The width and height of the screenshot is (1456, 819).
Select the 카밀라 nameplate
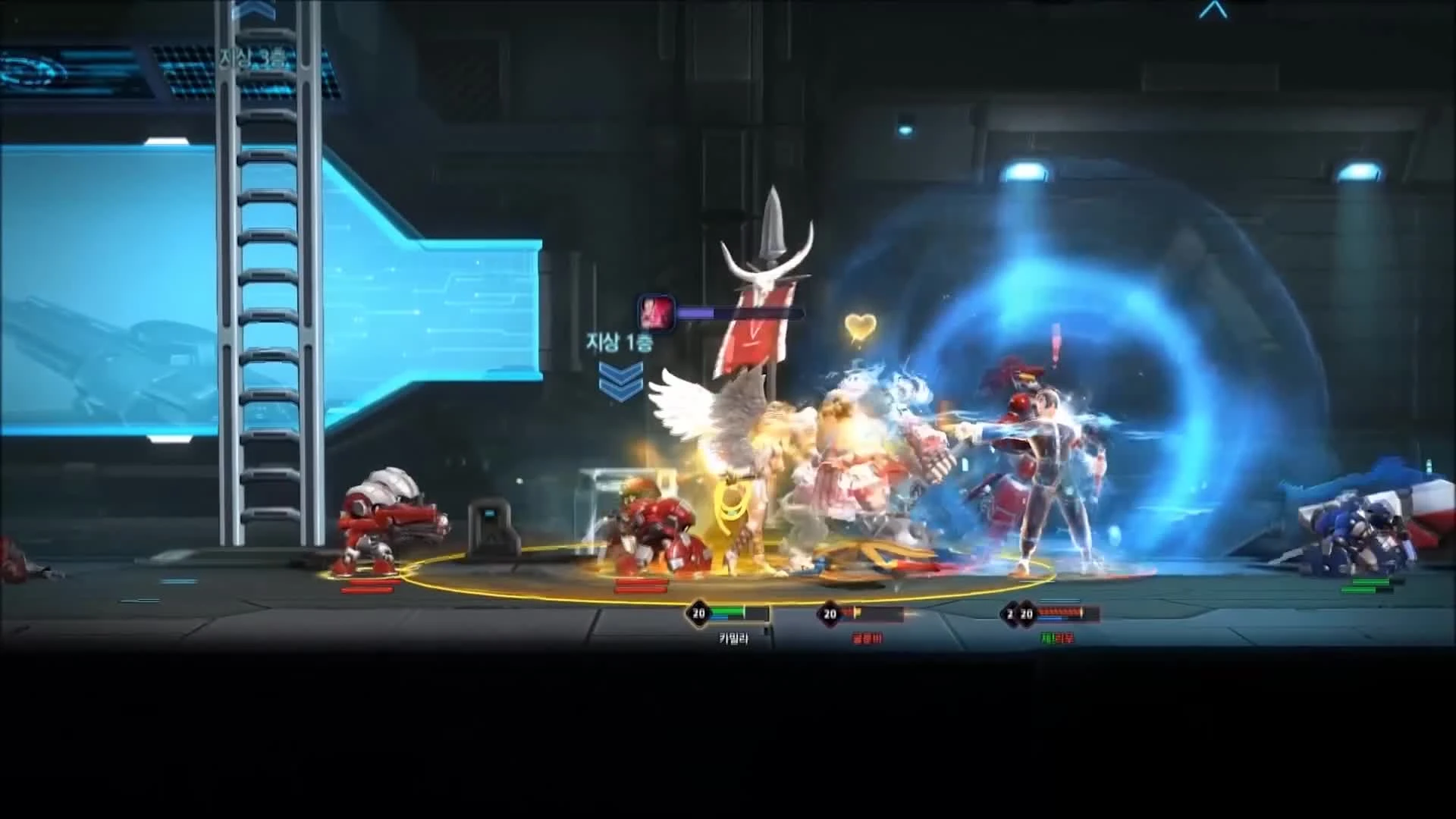click(734, 639)
